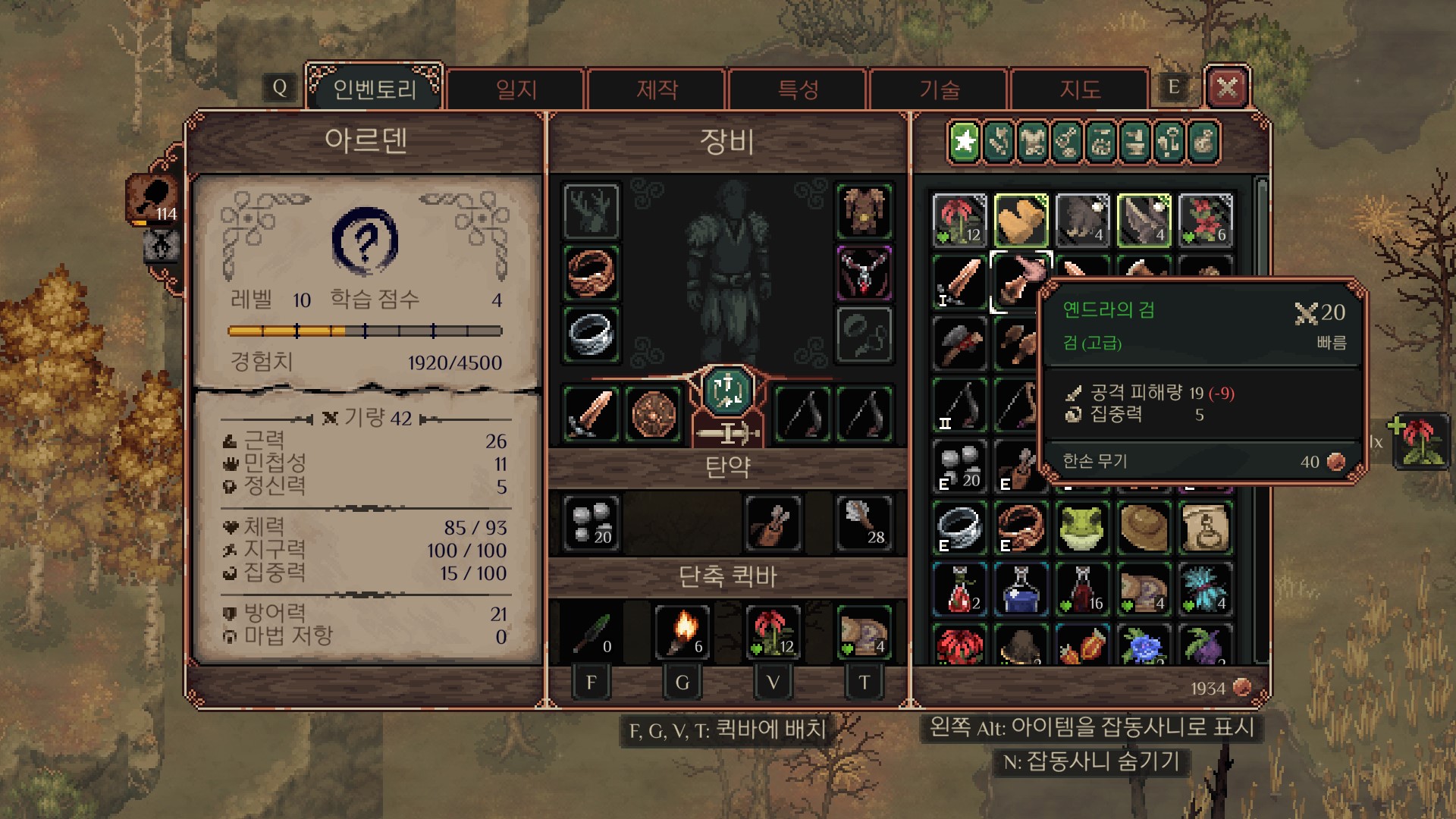Click the weapon set swap button
Image resolution: width=1456 pixels, height=819 pixels.
(x=727, y=391)
